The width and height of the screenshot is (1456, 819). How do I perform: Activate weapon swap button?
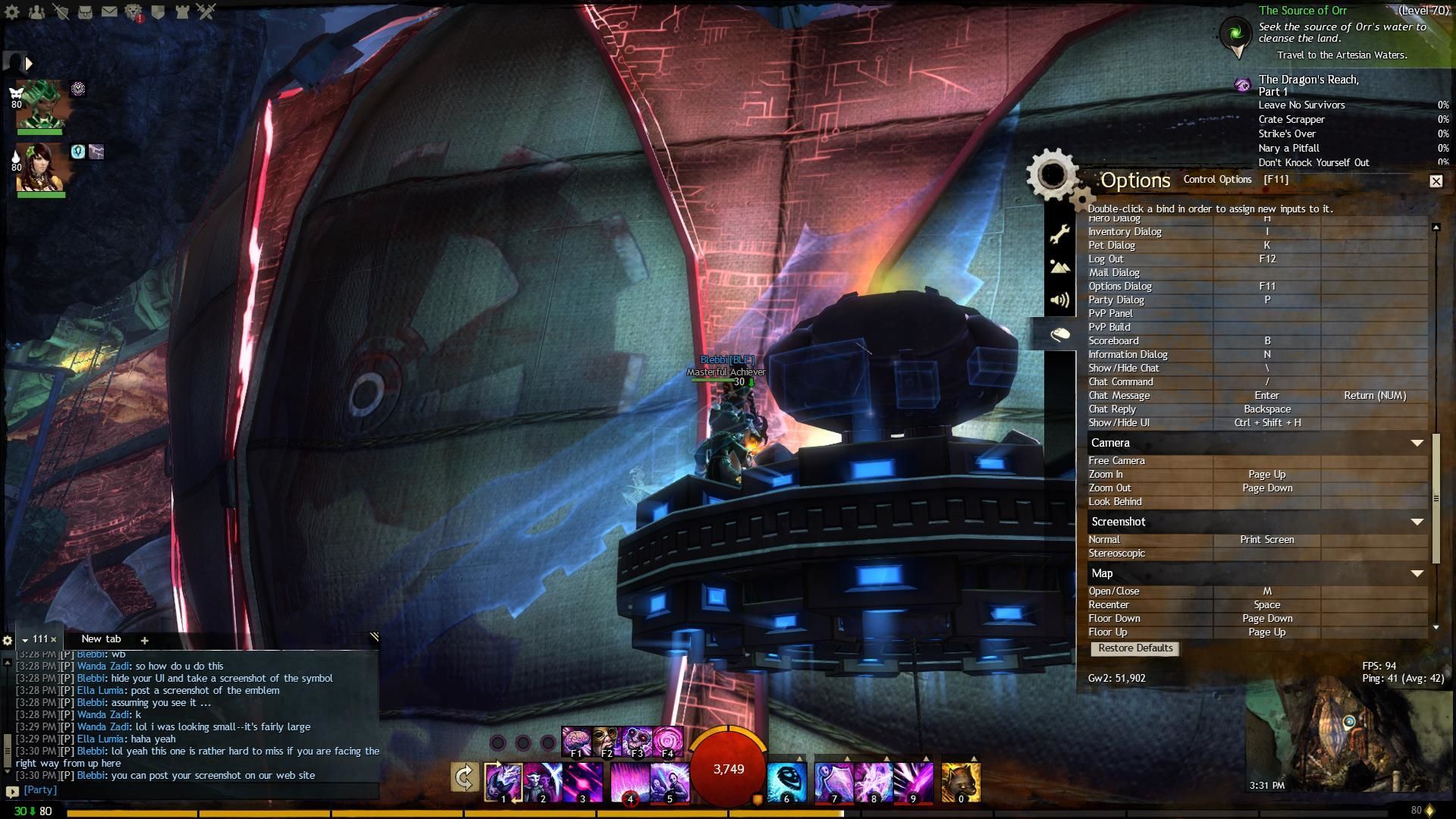(464, 777)
